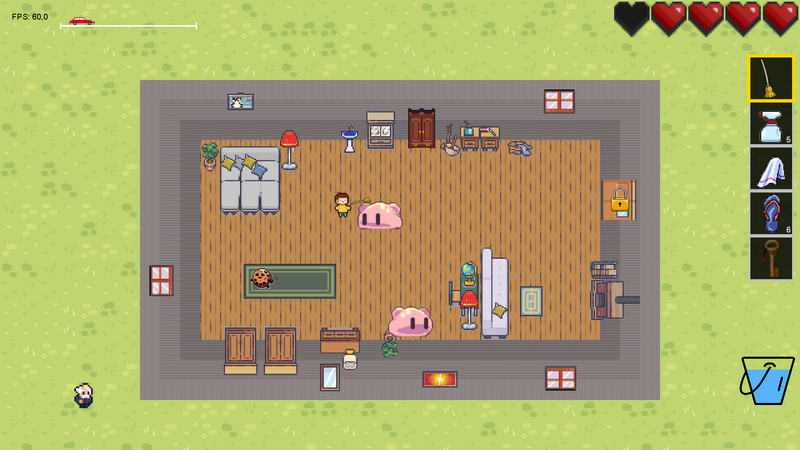800x450 pixels.
Task: Click the blue water bucket icon
Action: pyautogui.click(x=767, y=380)
